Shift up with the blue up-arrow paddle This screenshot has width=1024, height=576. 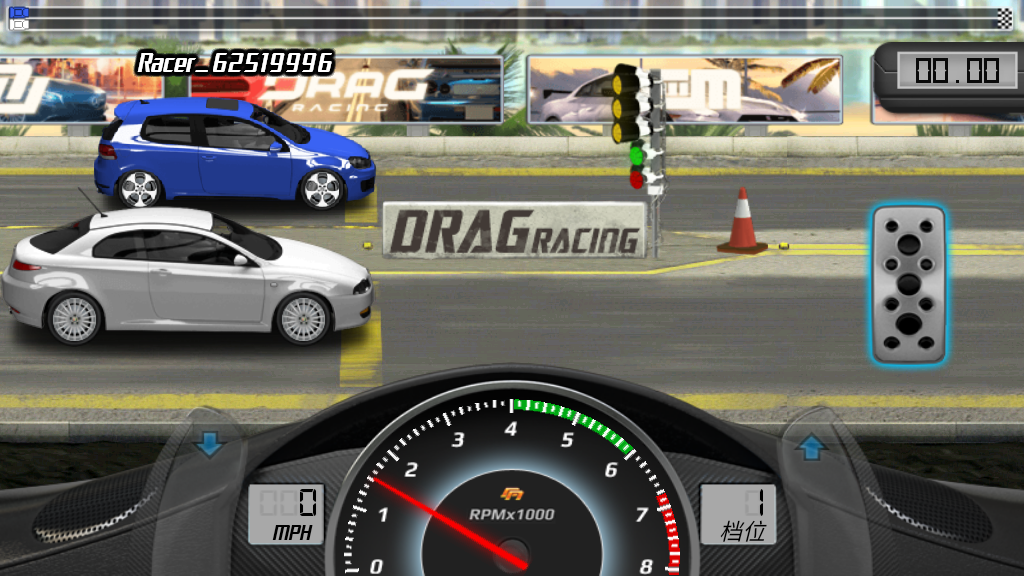[x=811, y=449]
